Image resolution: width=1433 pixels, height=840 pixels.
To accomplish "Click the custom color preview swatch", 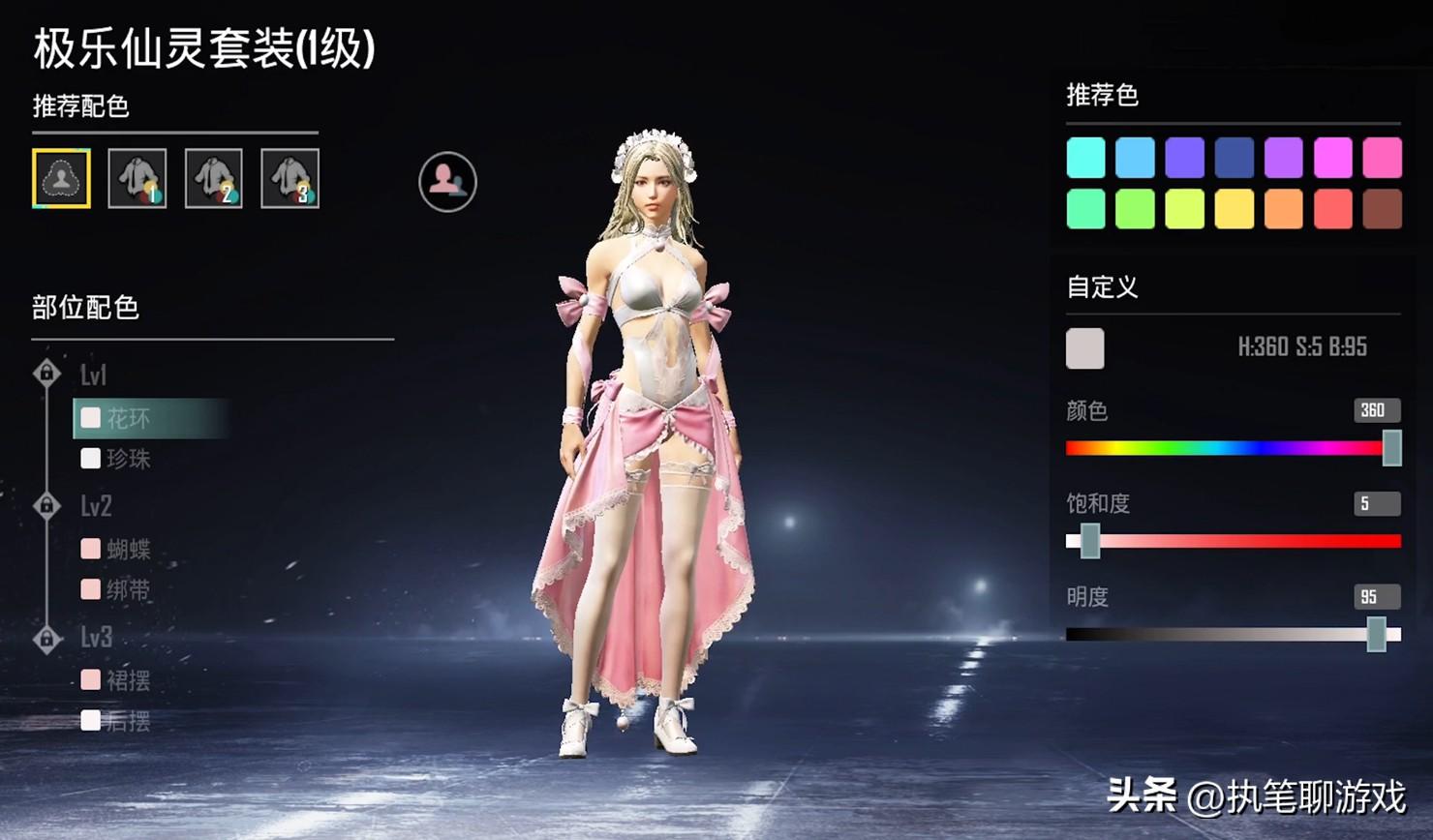I will (1084, 348).
